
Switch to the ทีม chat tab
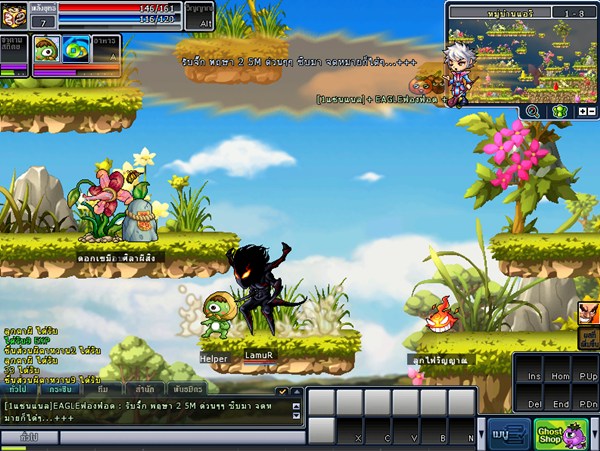(x=104, y=389)
